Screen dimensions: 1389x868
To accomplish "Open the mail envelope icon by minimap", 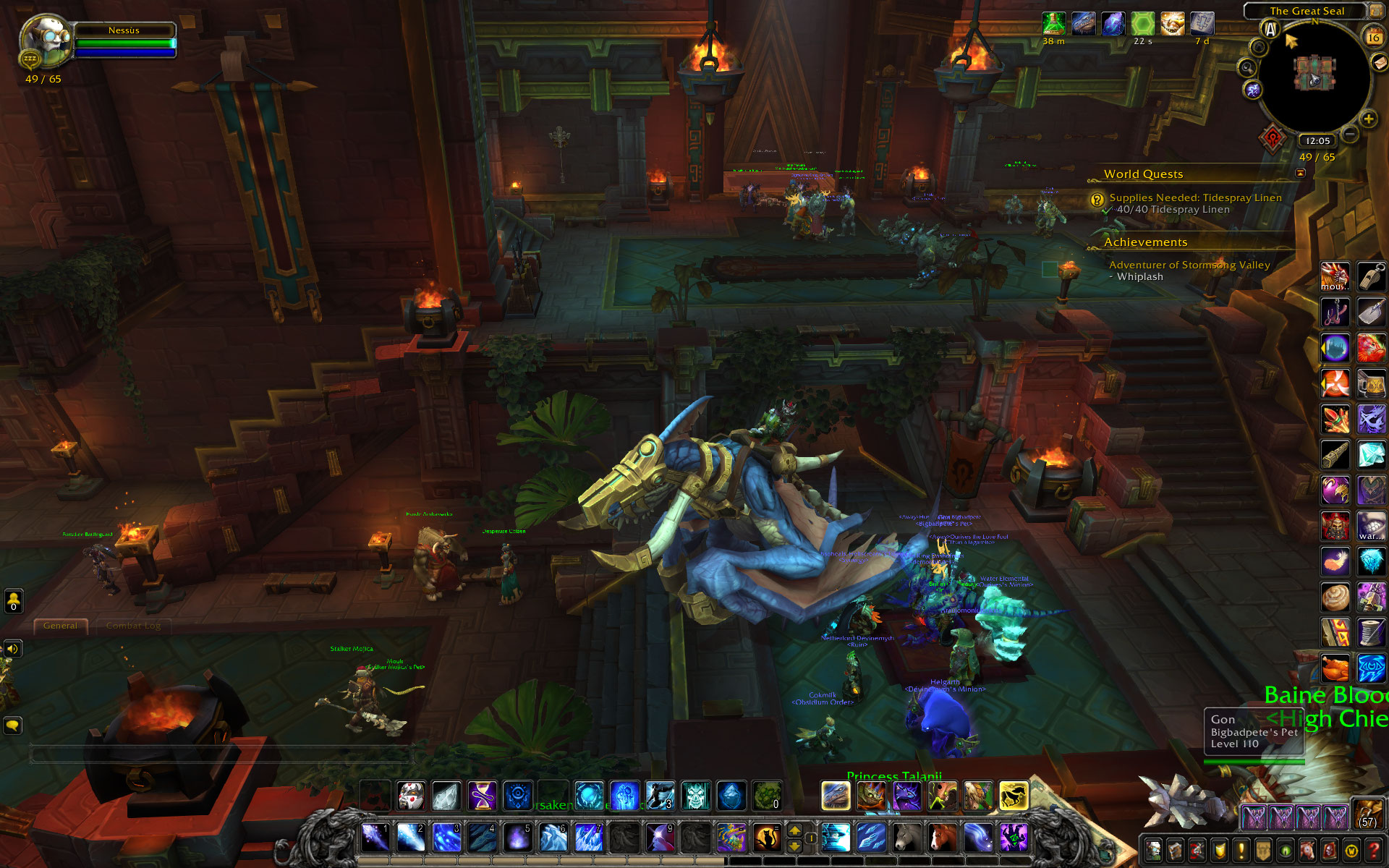I will click(x=1380, y=64).
